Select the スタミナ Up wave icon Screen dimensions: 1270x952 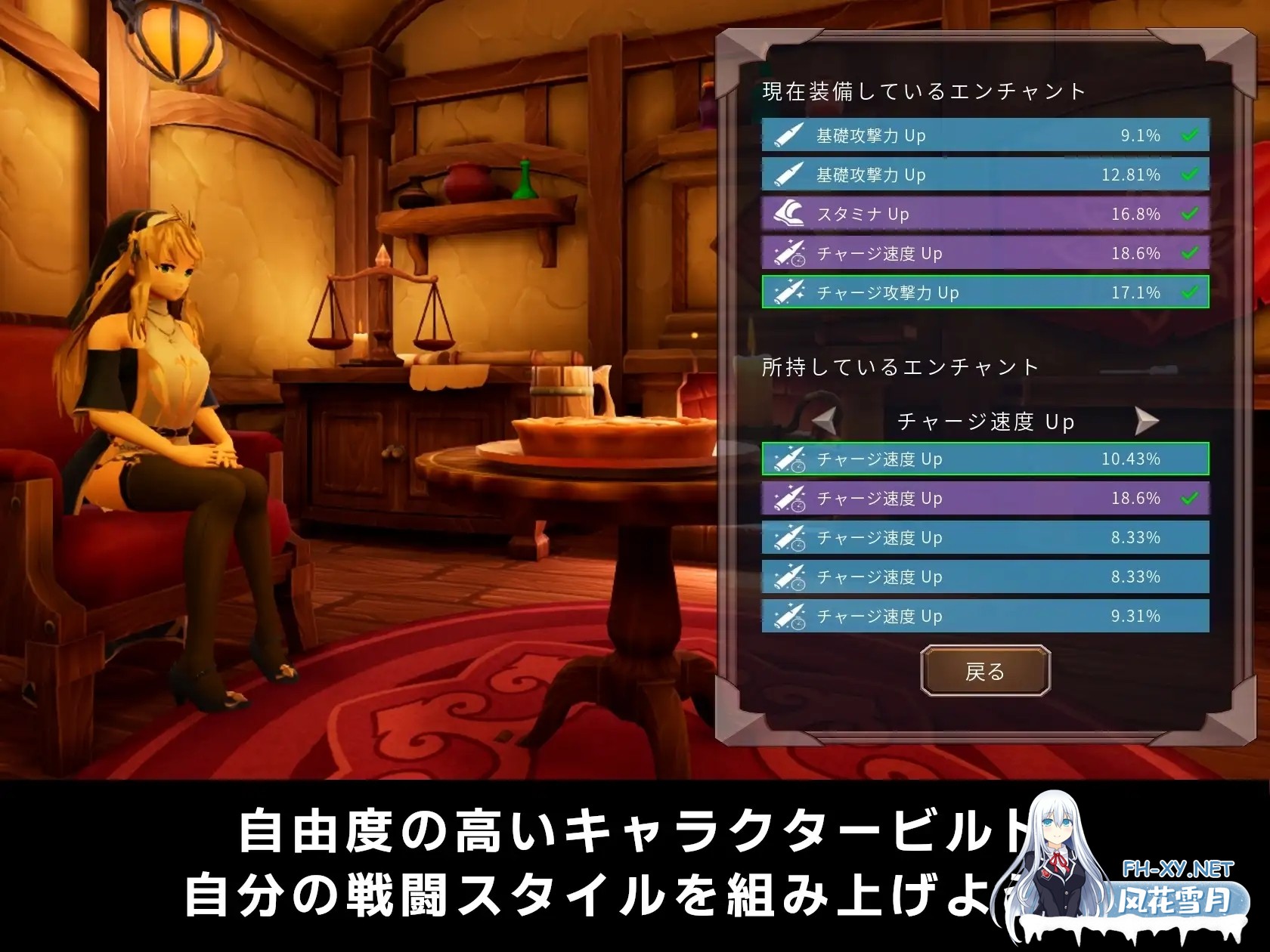click(x=790, y=214)
